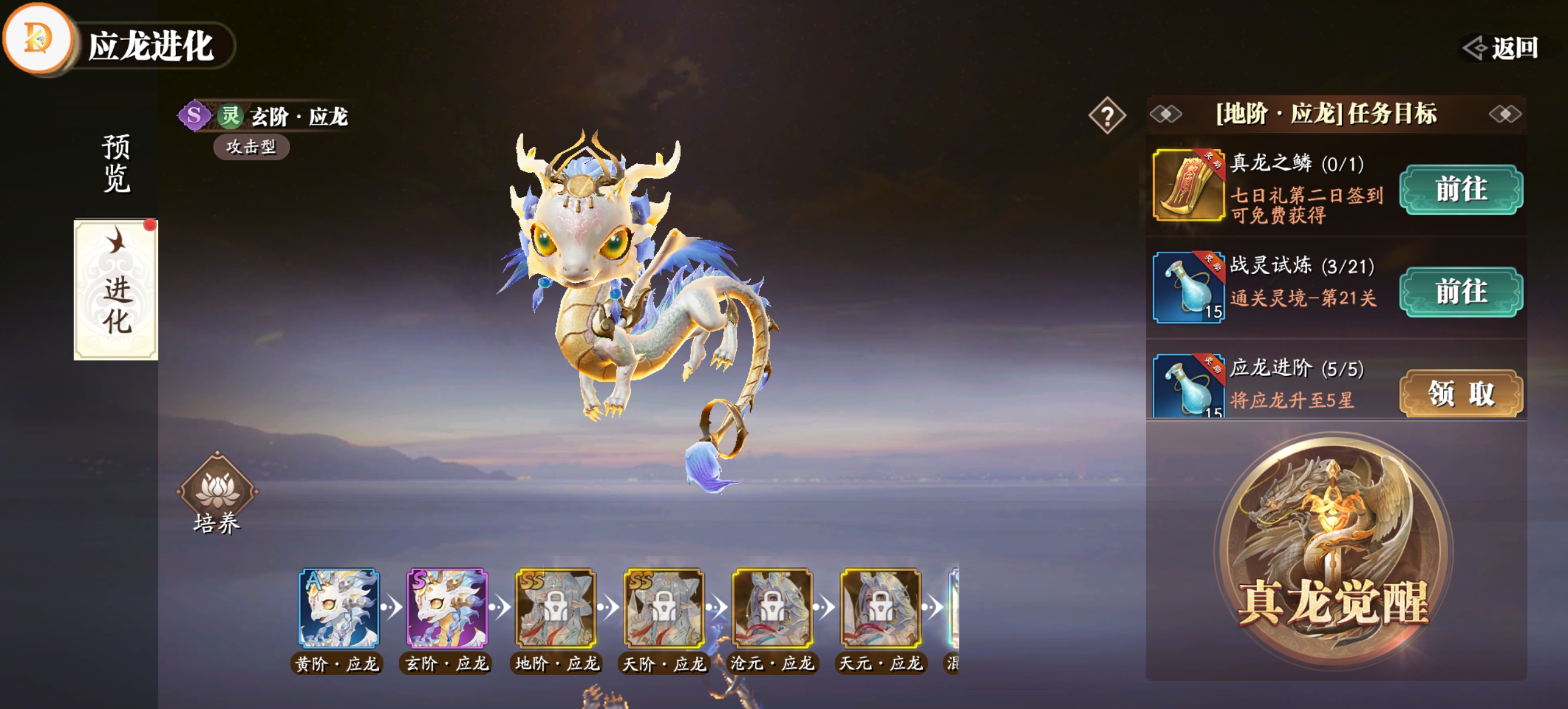Viewport: 1568px width, 709px height.
Task: Switch to the 进化 evolution tab
Action: coord(116,290)
